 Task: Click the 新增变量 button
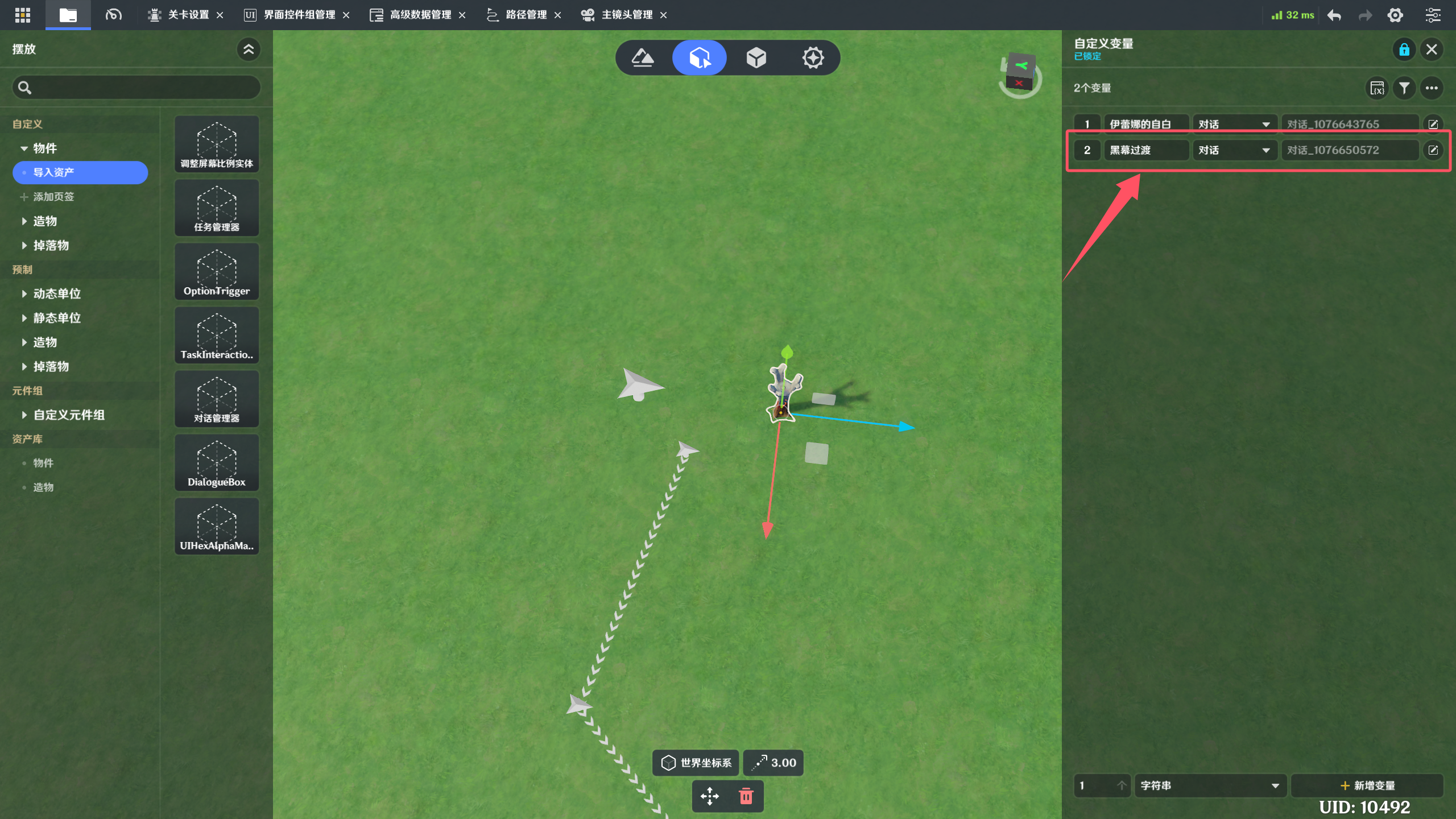click(1367, 785)
